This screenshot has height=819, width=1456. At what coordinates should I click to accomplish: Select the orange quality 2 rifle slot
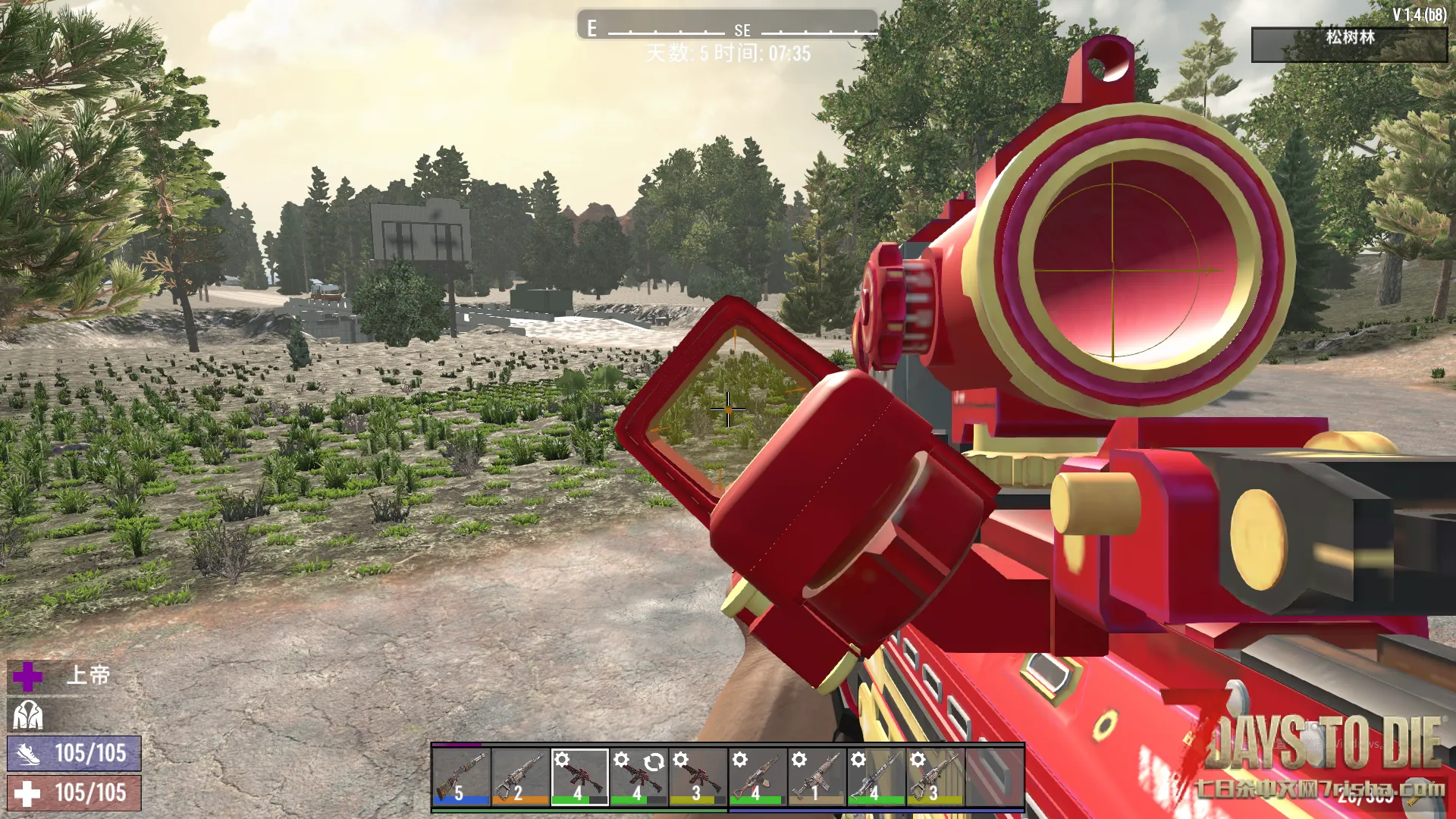520,777
